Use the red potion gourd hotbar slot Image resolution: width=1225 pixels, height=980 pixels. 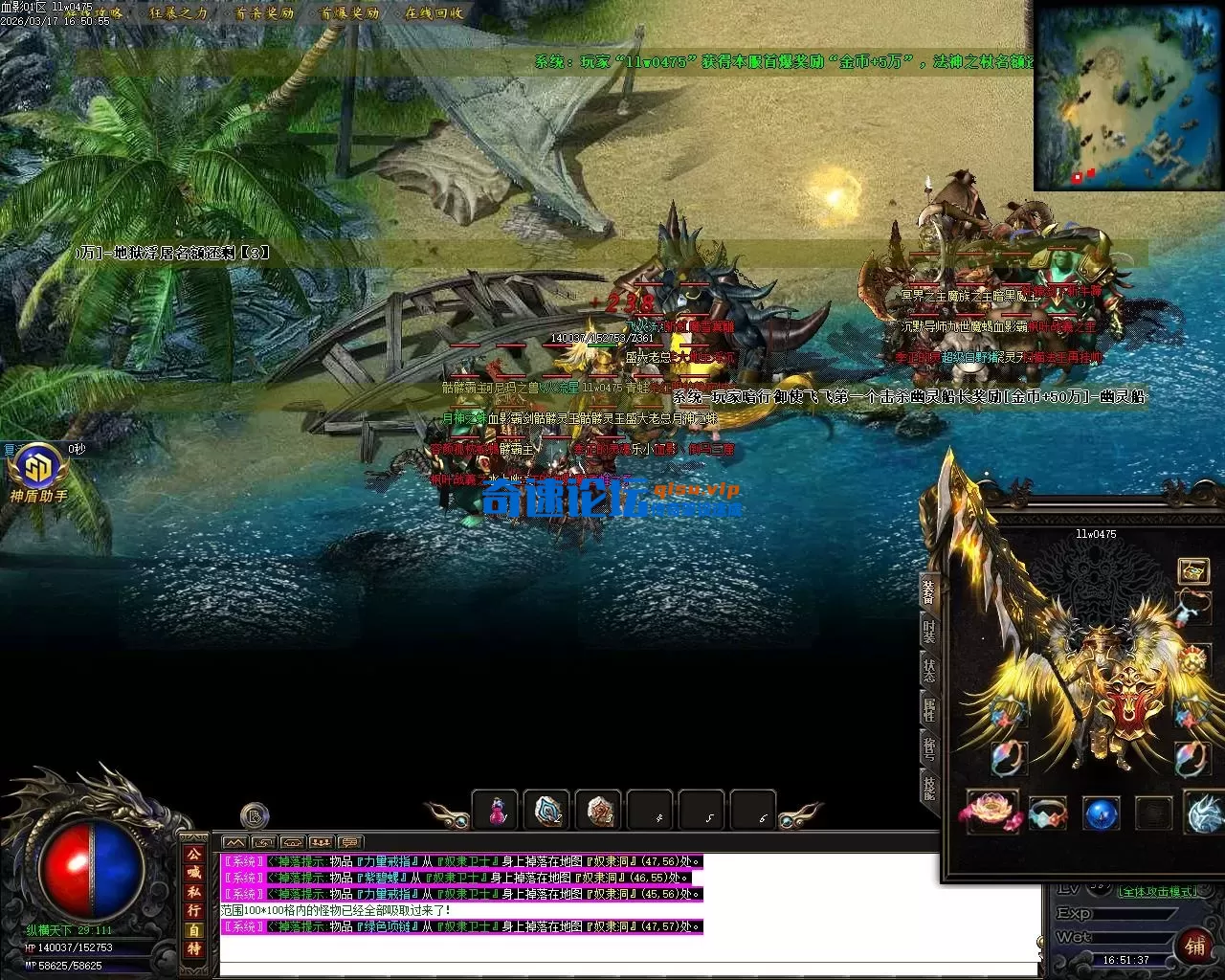pyautogui.click(x=496, y=811)
